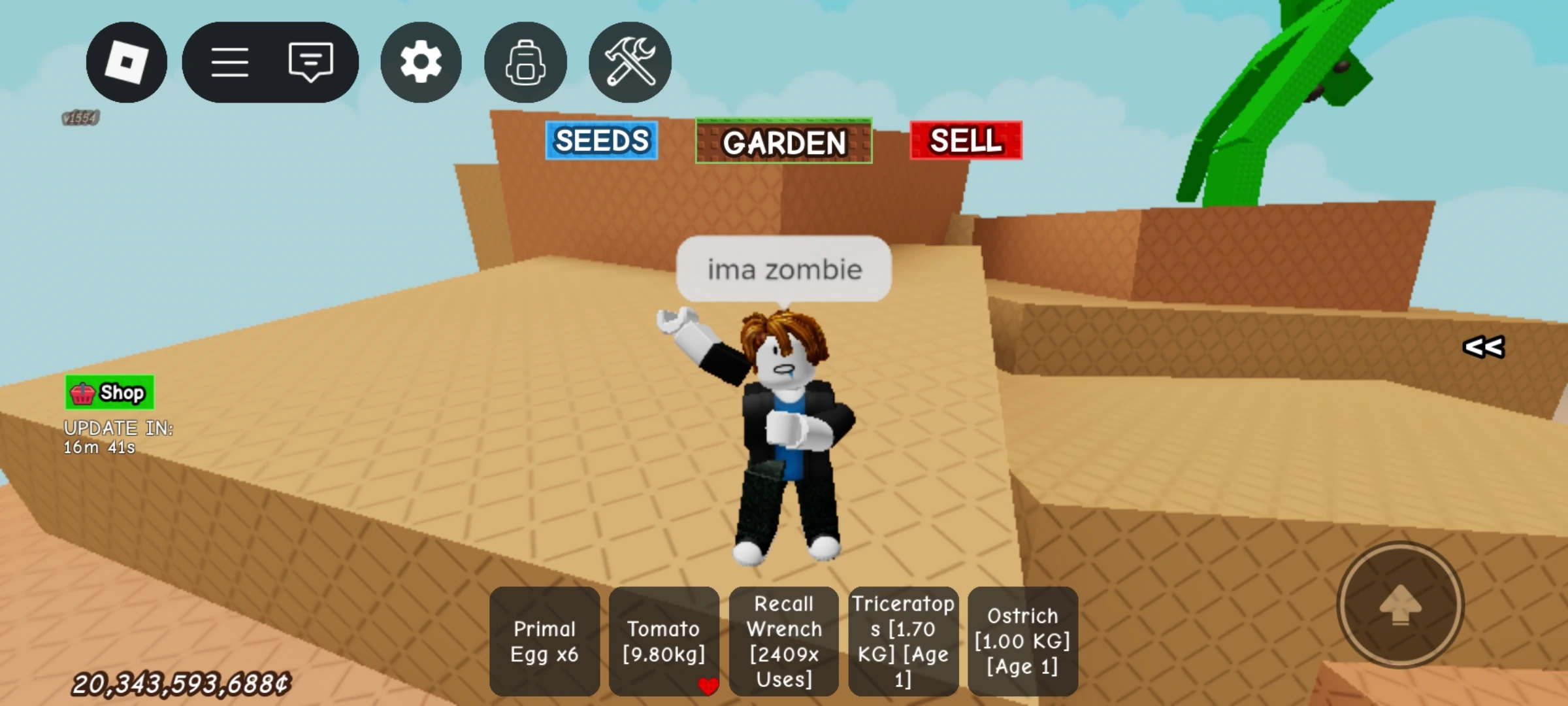Open the settings gear icon
This screenshot has height=706, width=1568.
click(x=420, y=61)
